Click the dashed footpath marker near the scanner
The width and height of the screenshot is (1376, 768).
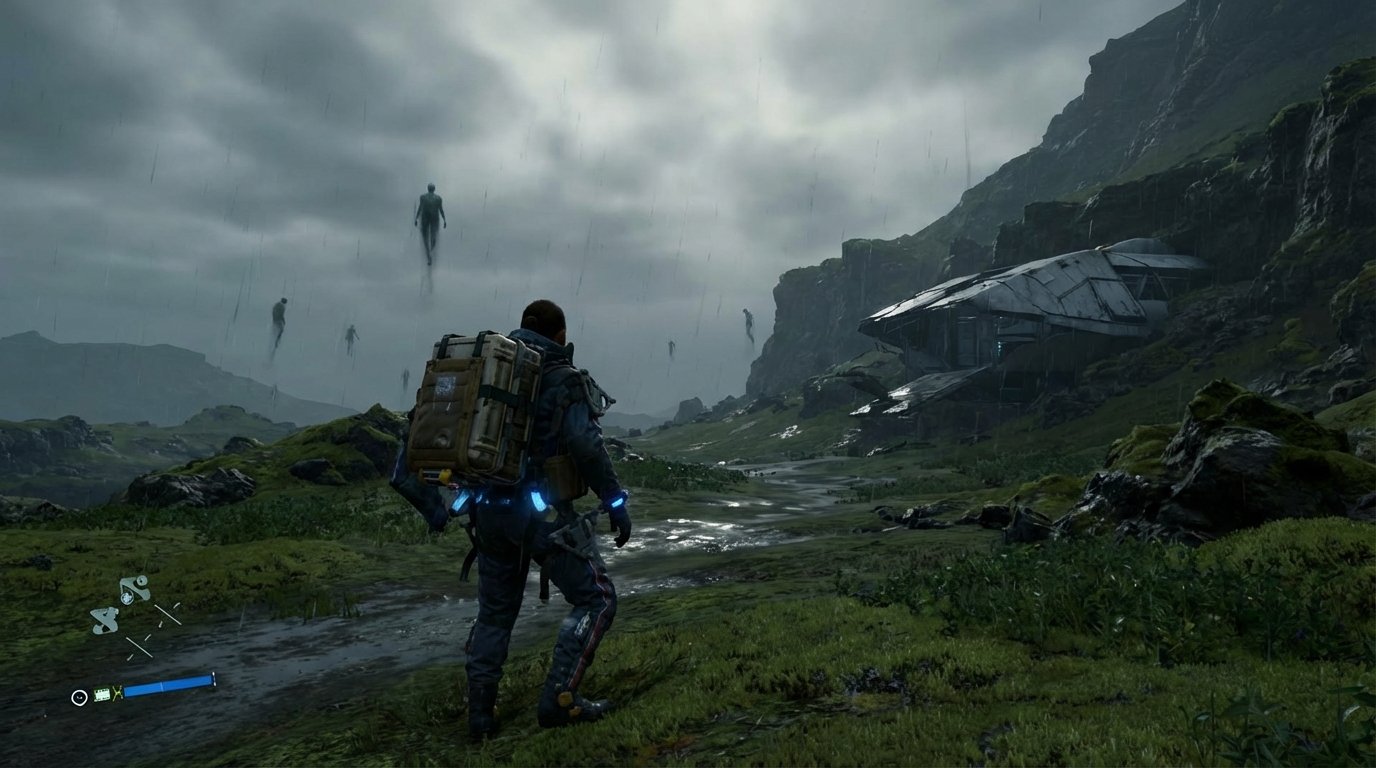(x=168, y=615)
